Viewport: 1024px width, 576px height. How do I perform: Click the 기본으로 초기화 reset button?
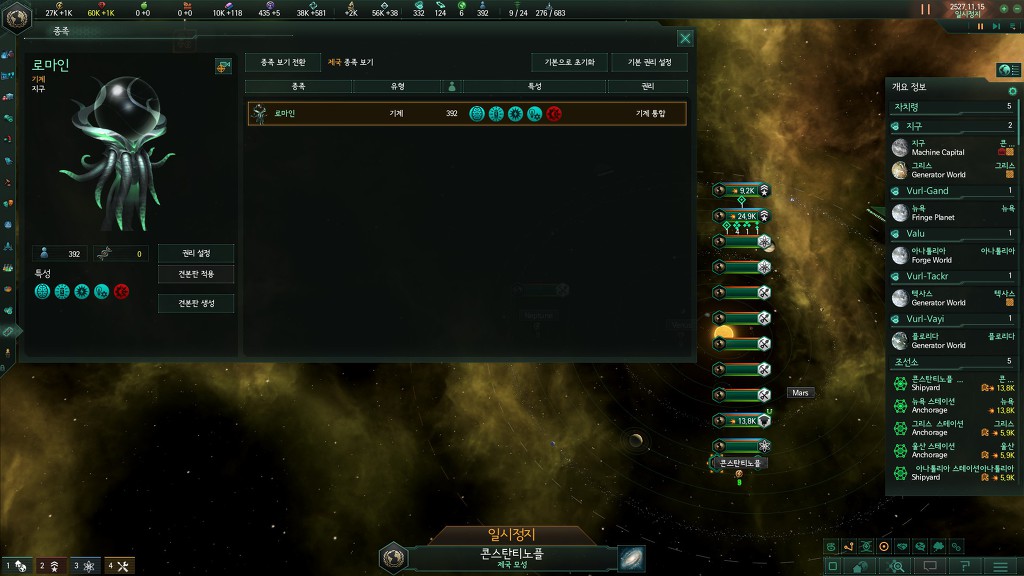click(568, 62)
